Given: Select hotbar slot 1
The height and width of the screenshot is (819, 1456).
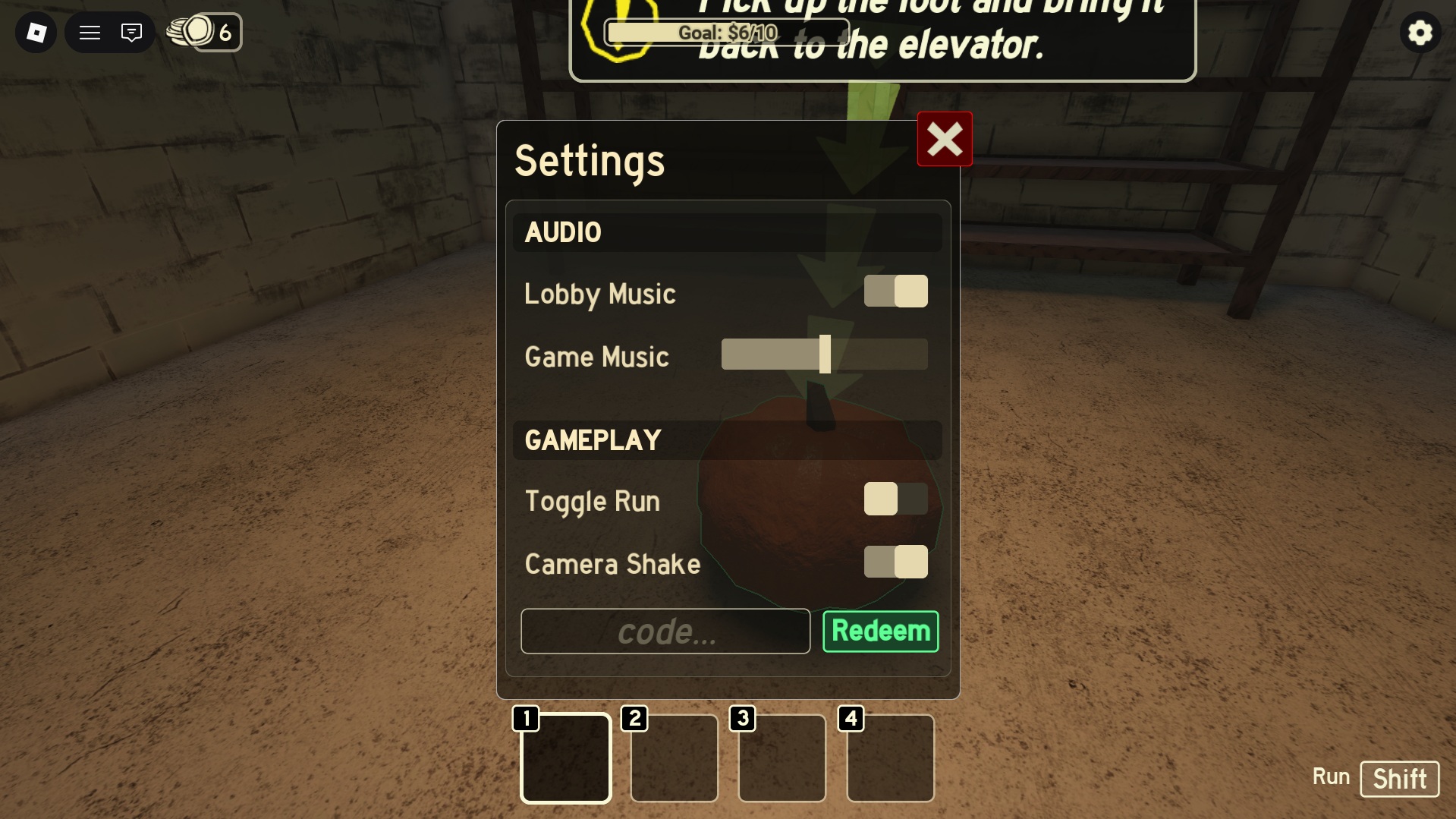Looking at the screenshot, I should click(x=565, y=758).
